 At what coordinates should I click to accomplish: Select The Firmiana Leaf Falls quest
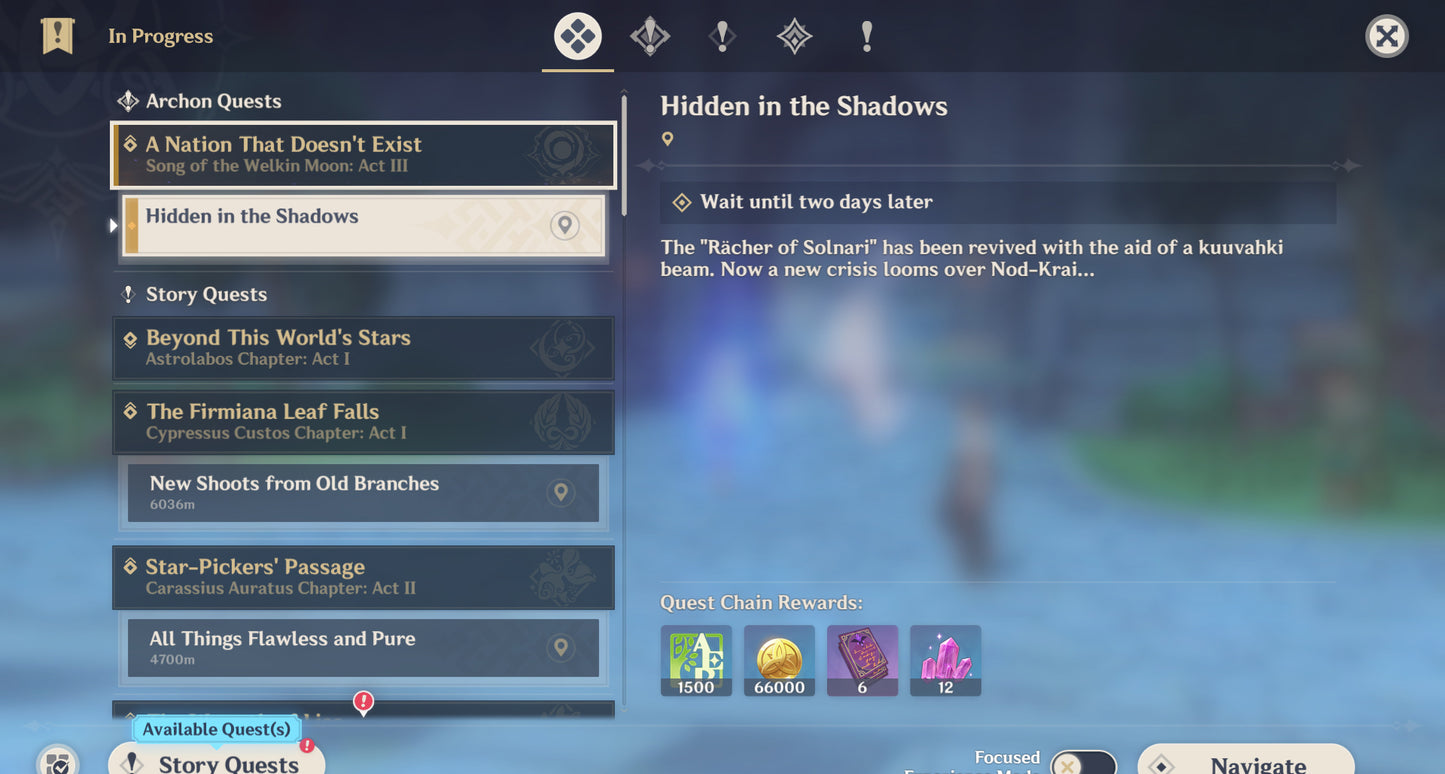363,422
